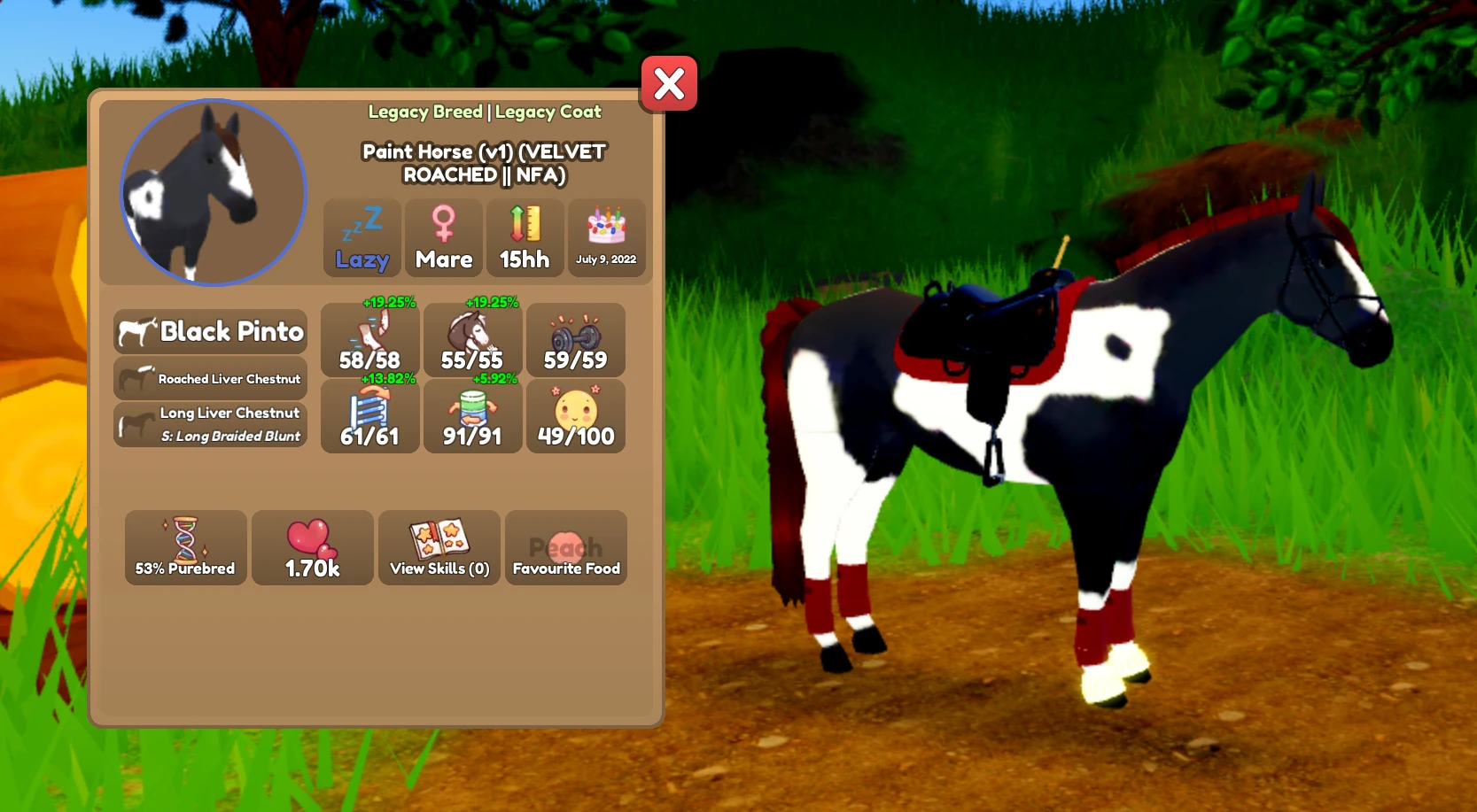
Task: Select the horse head intelligence stat icon
Action: (x=472, y=339)
